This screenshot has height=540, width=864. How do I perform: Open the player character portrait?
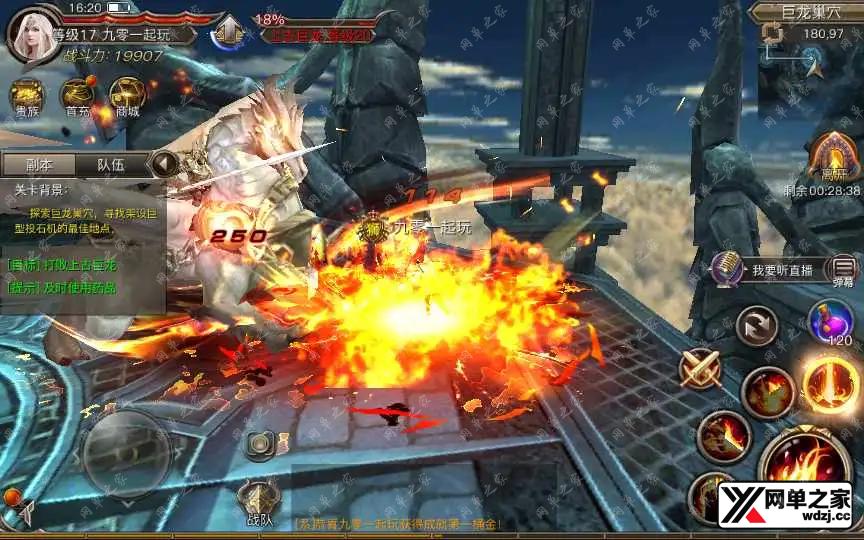[x=32, y=33]
